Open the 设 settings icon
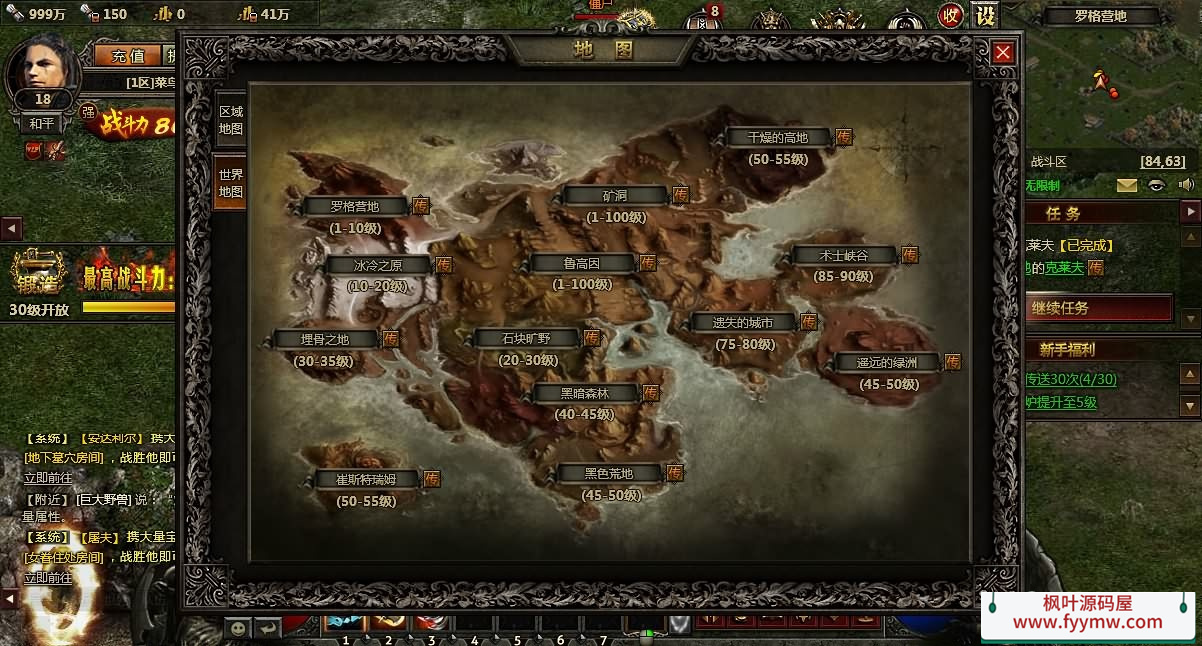The image size is (1202, 646). point(985,16)
